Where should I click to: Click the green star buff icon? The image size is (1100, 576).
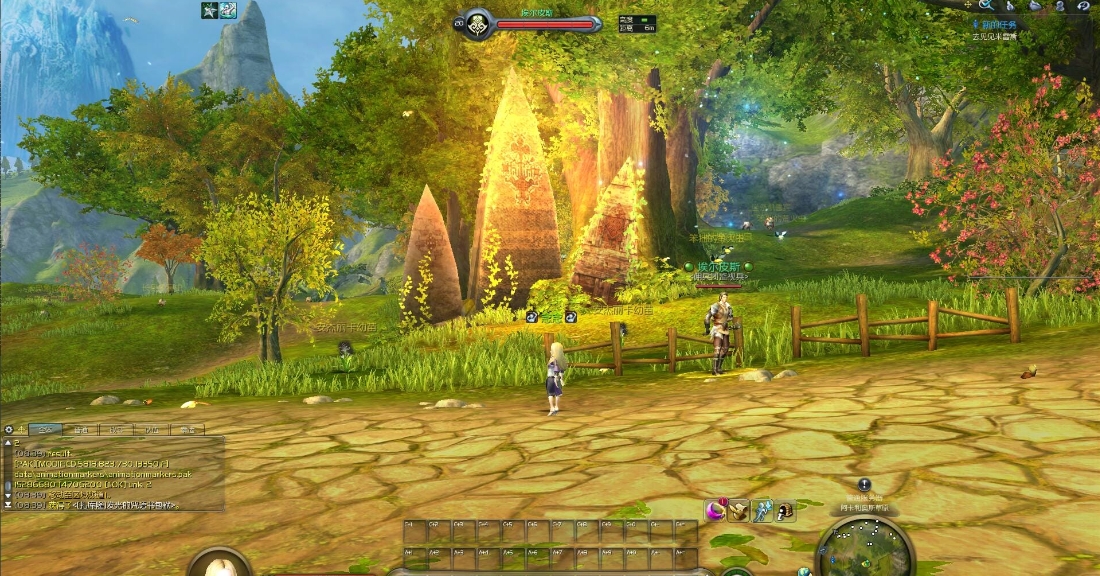(209, 10)
